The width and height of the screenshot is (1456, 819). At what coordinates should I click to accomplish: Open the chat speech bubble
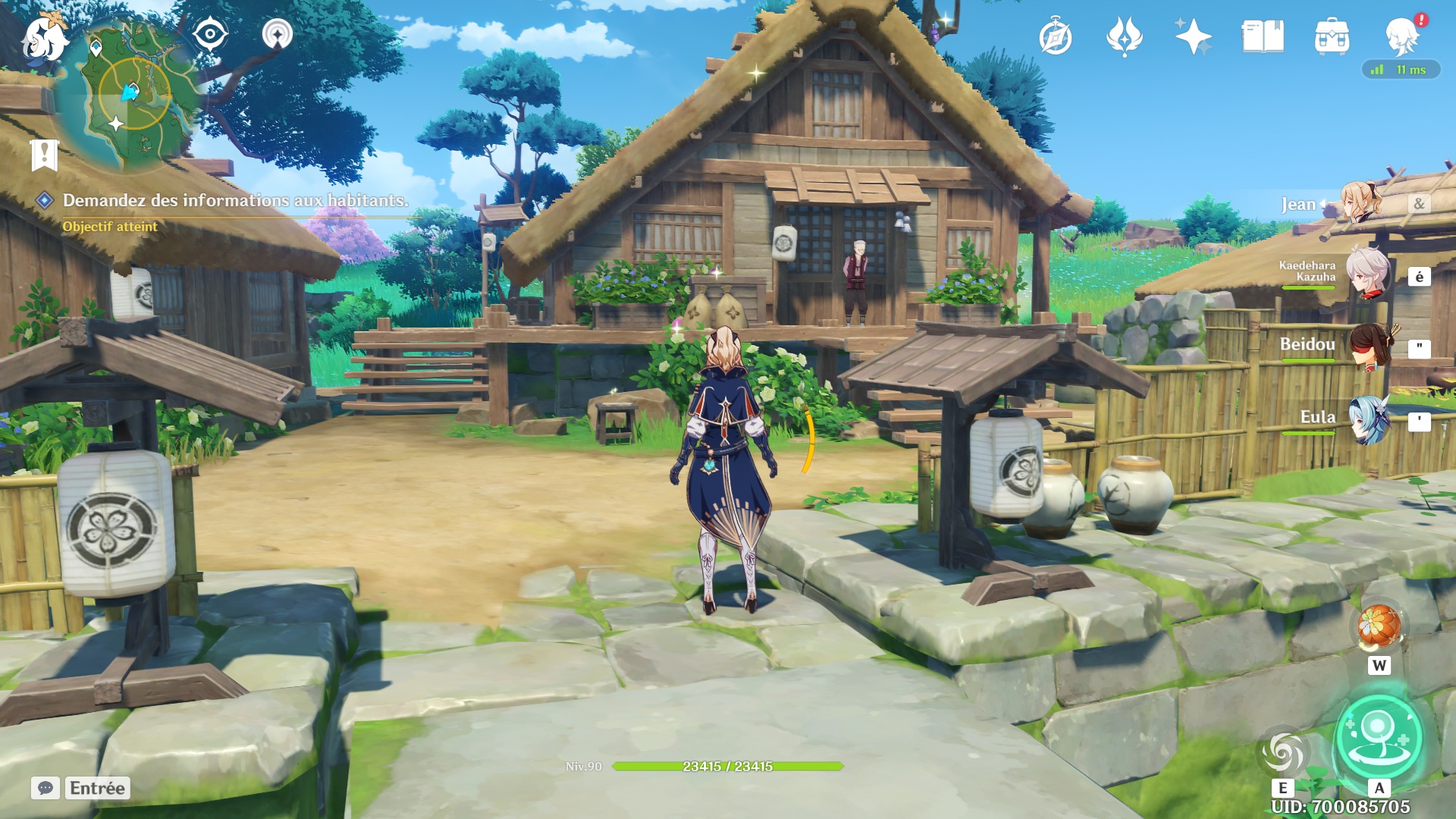point(45,788)
